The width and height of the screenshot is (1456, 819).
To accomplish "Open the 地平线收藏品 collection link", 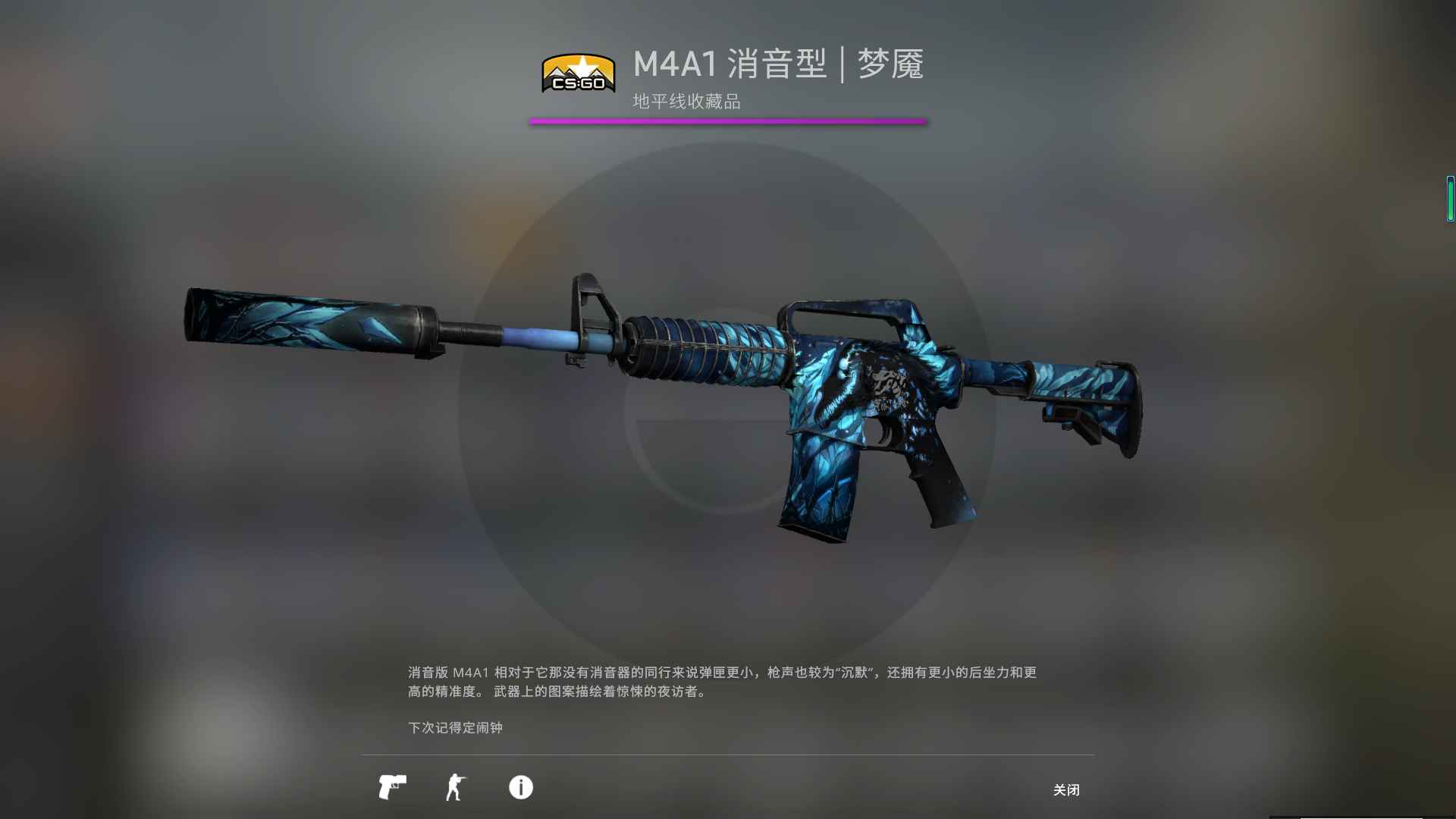I will coord(685,99).
